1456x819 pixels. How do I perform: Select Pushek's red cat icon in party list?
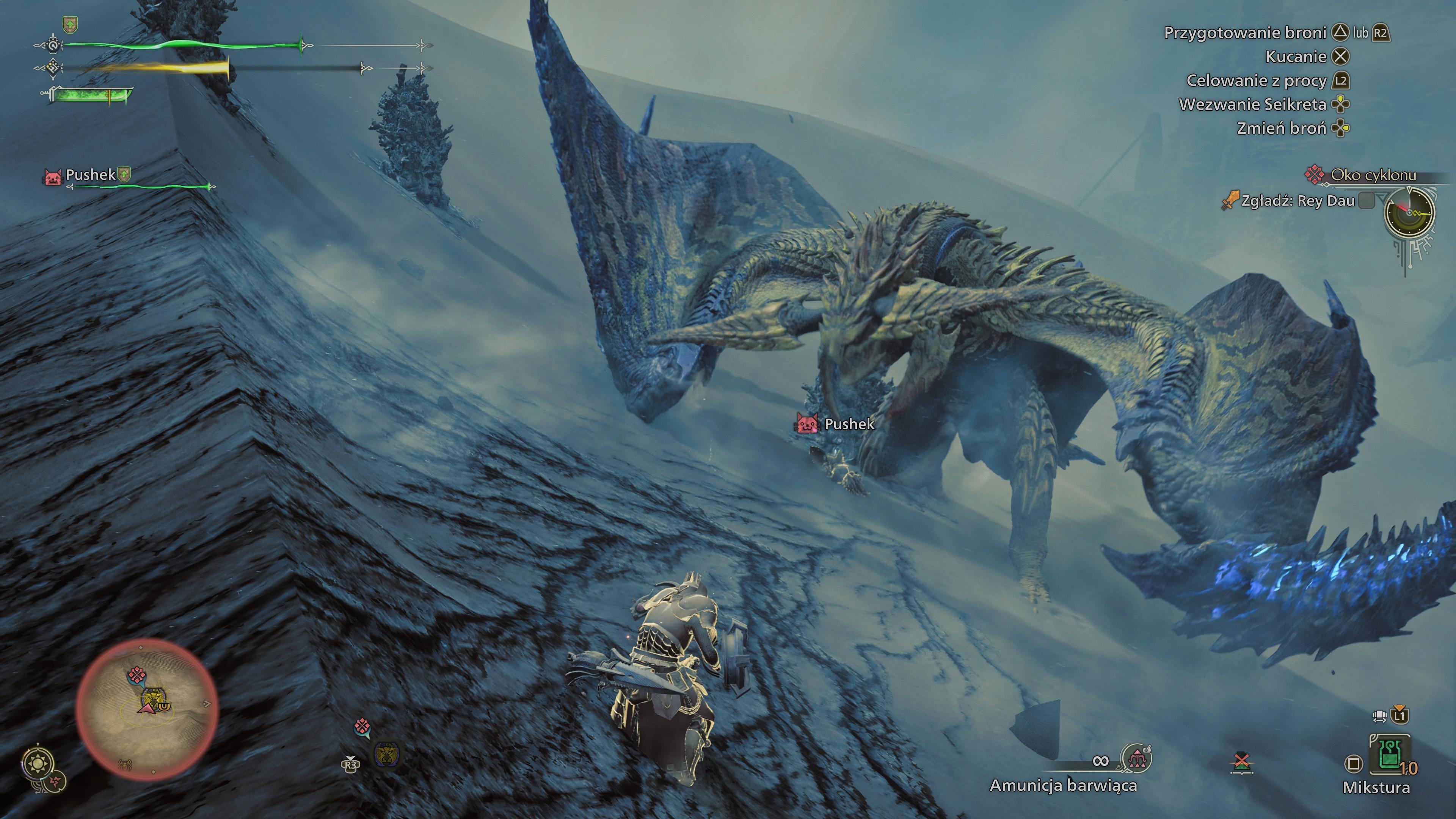click(53, 176)
